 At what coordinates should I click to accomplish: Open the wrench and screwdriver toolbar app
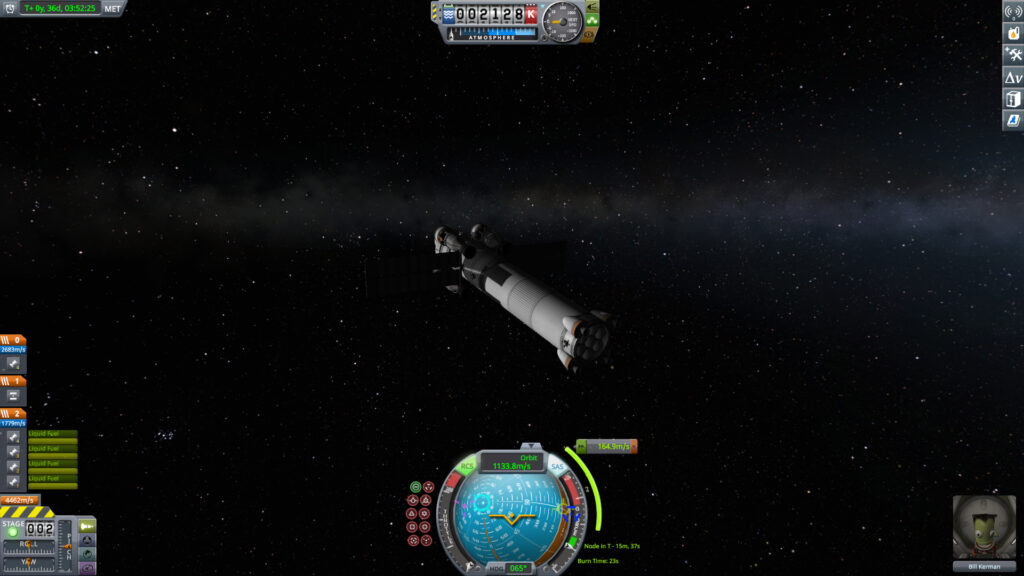[x=1012, y=55]
